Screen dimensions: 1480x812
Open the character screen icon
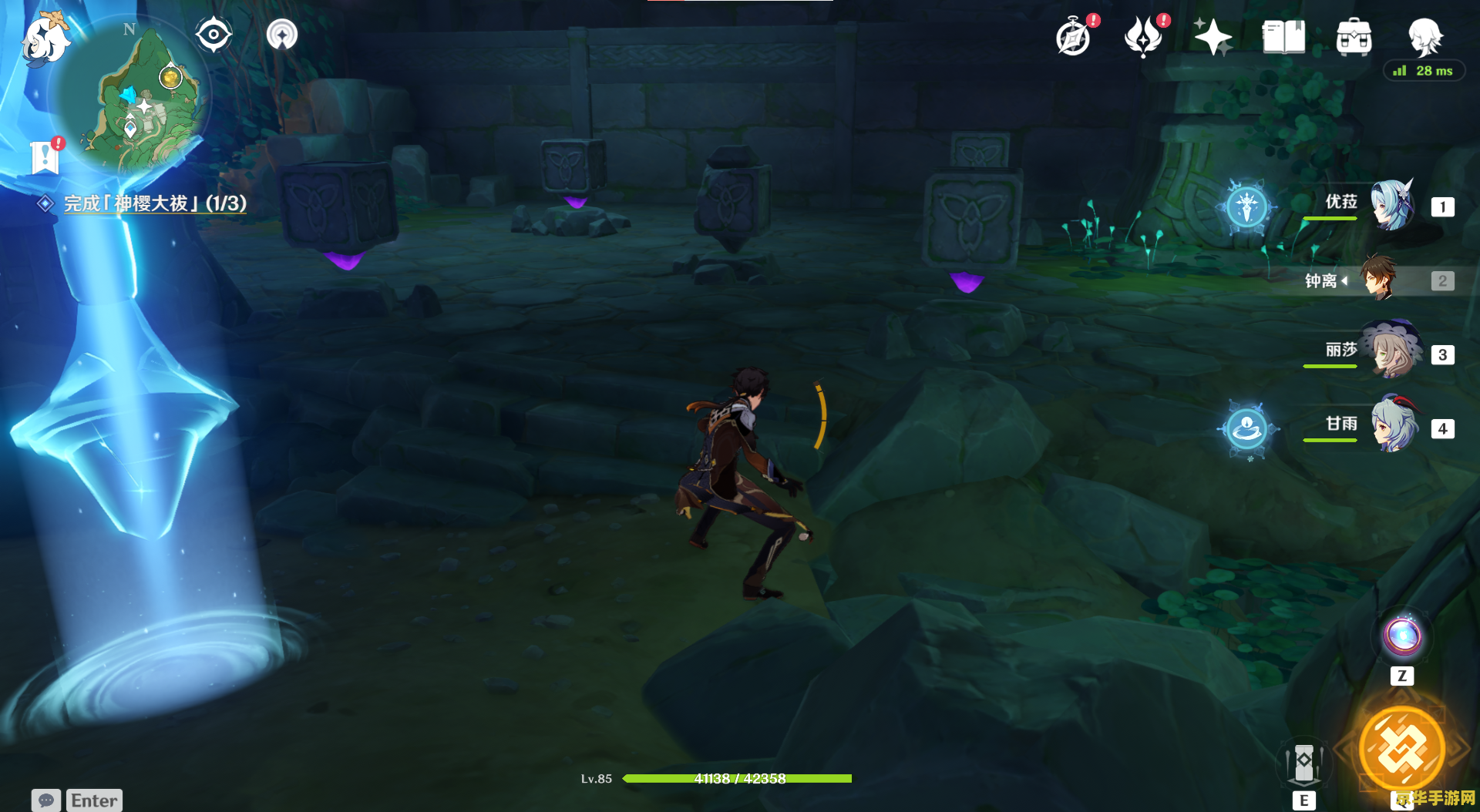(x=1424, y=37)
